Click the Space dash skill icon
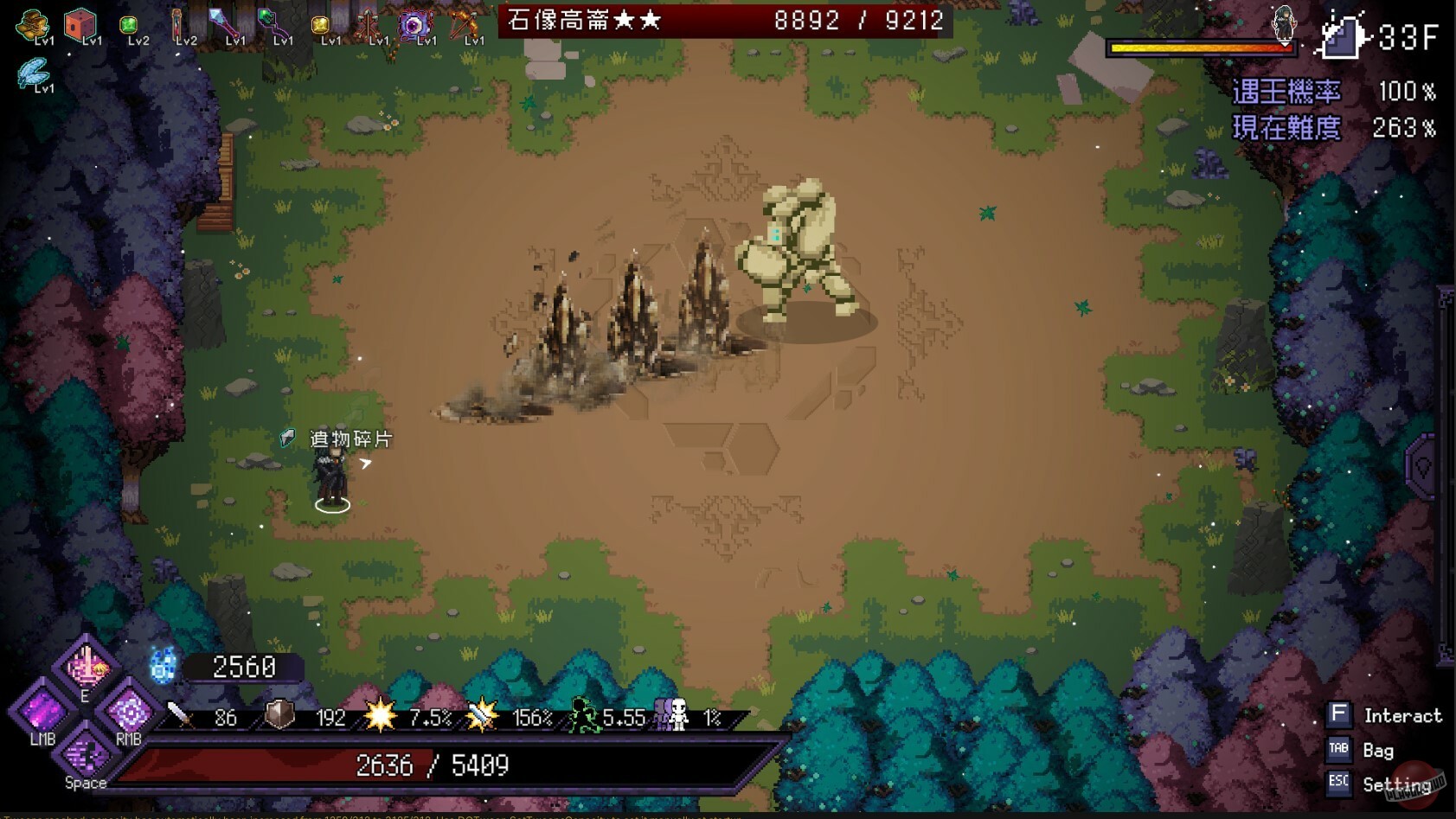1456x819 pixels. 85,755
